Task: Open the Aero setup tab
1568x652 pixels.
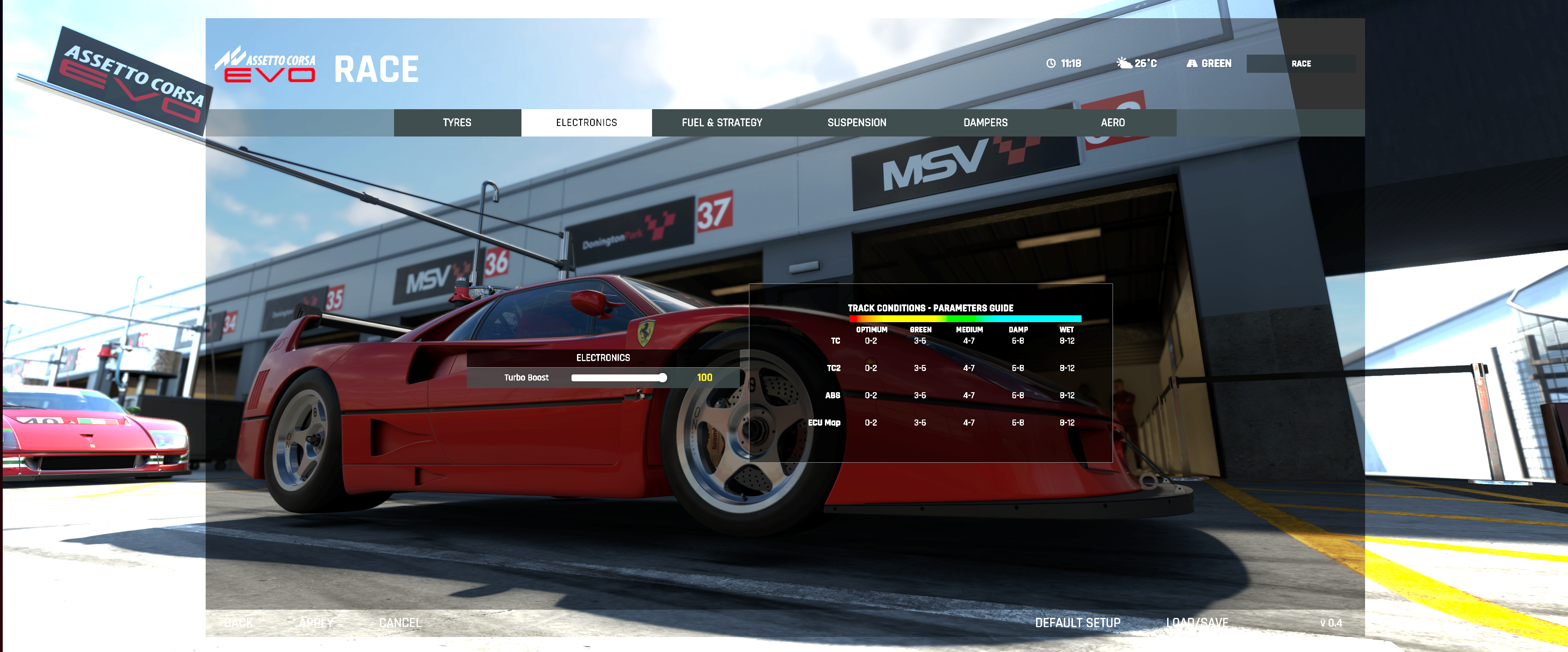Action: 1112,122
